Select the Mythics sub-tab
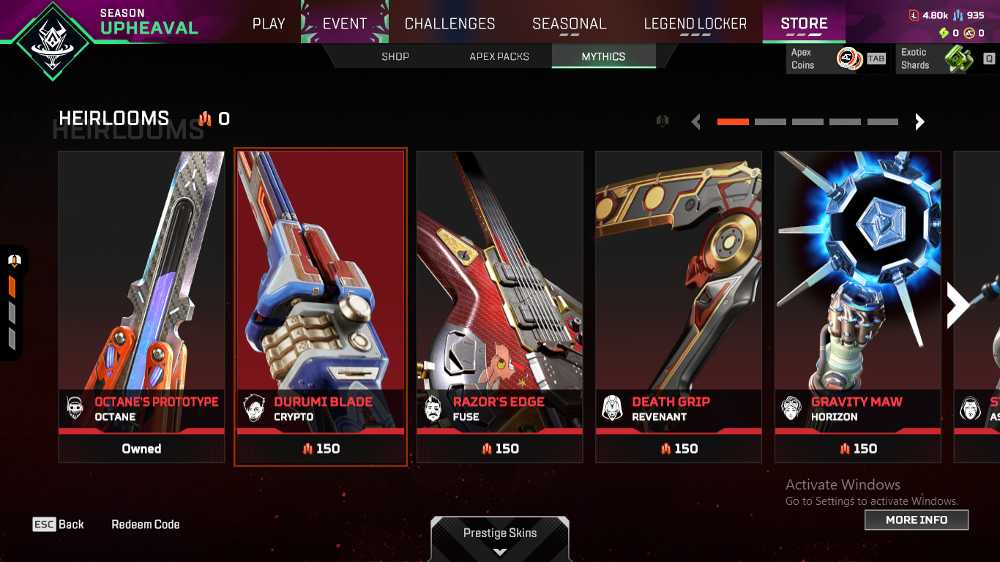 click(603, 57)
